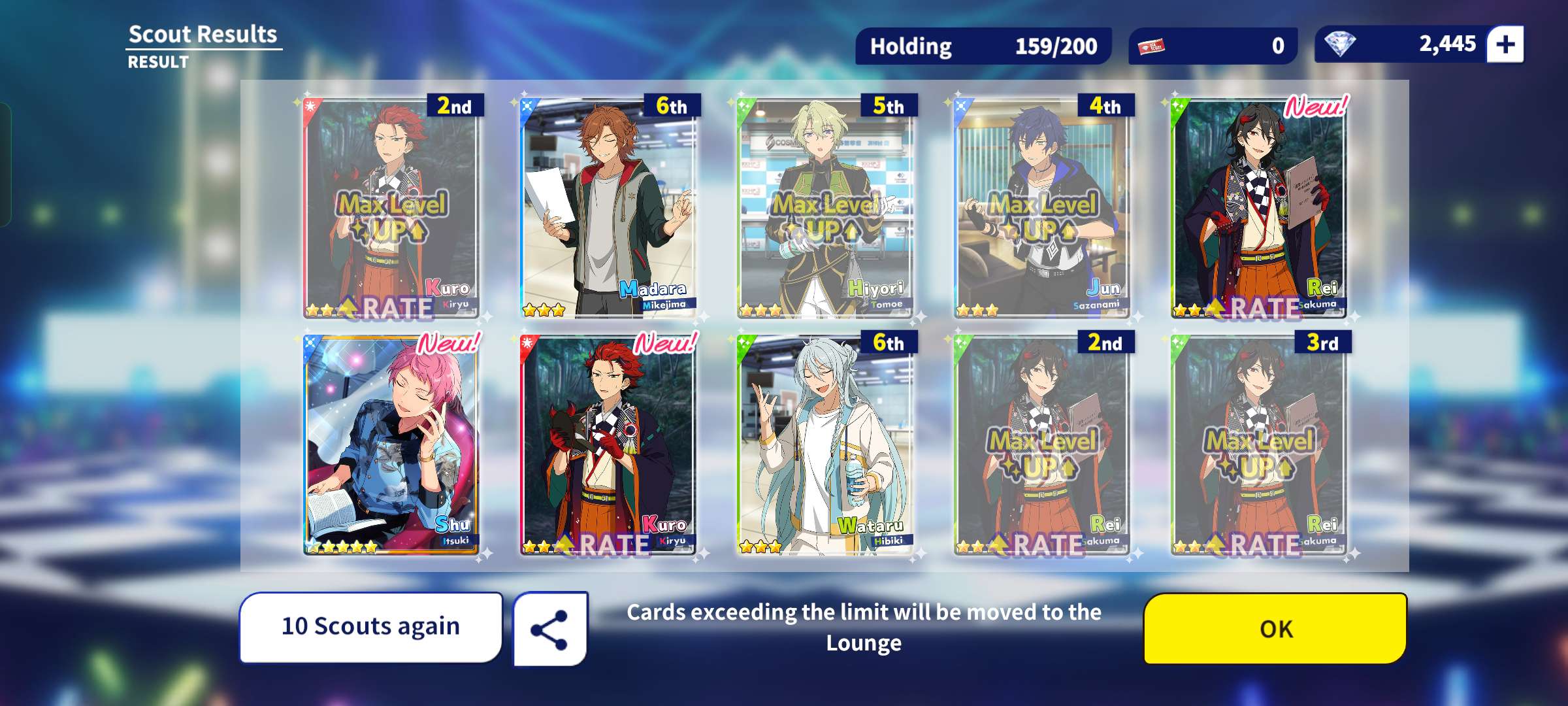This screenshot has height=706, width=1568.
Task: Share the scout results
Action: tap(550, 630)
